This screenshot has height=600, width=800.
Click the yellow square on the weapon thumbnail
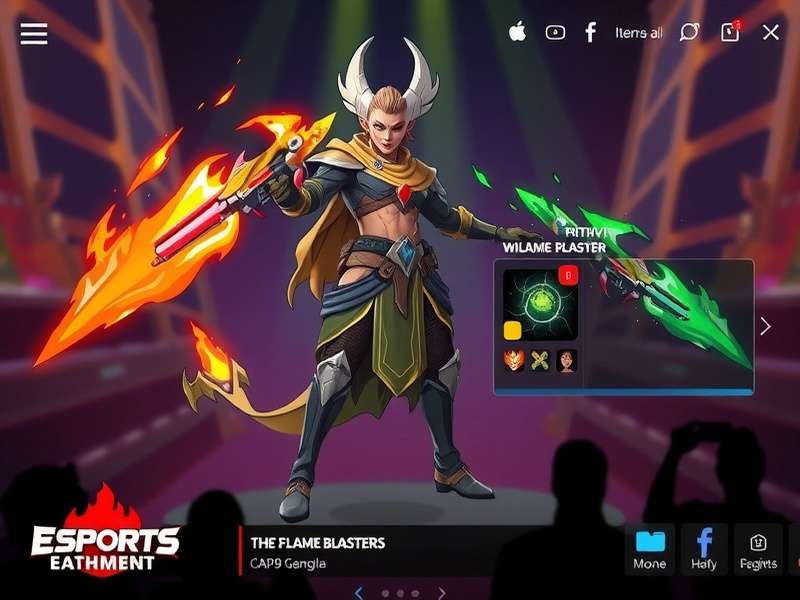pyautogui.click(x=513, y=330)
